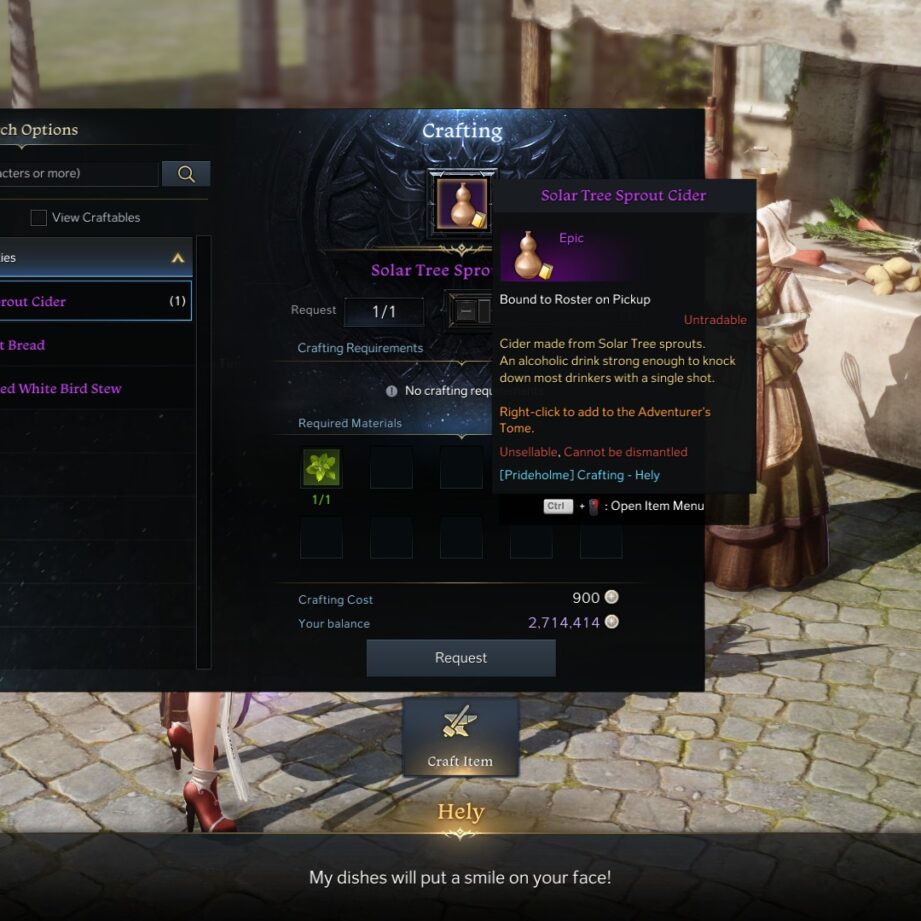Toggle the View Craftables checkbox

click(39, 218)
